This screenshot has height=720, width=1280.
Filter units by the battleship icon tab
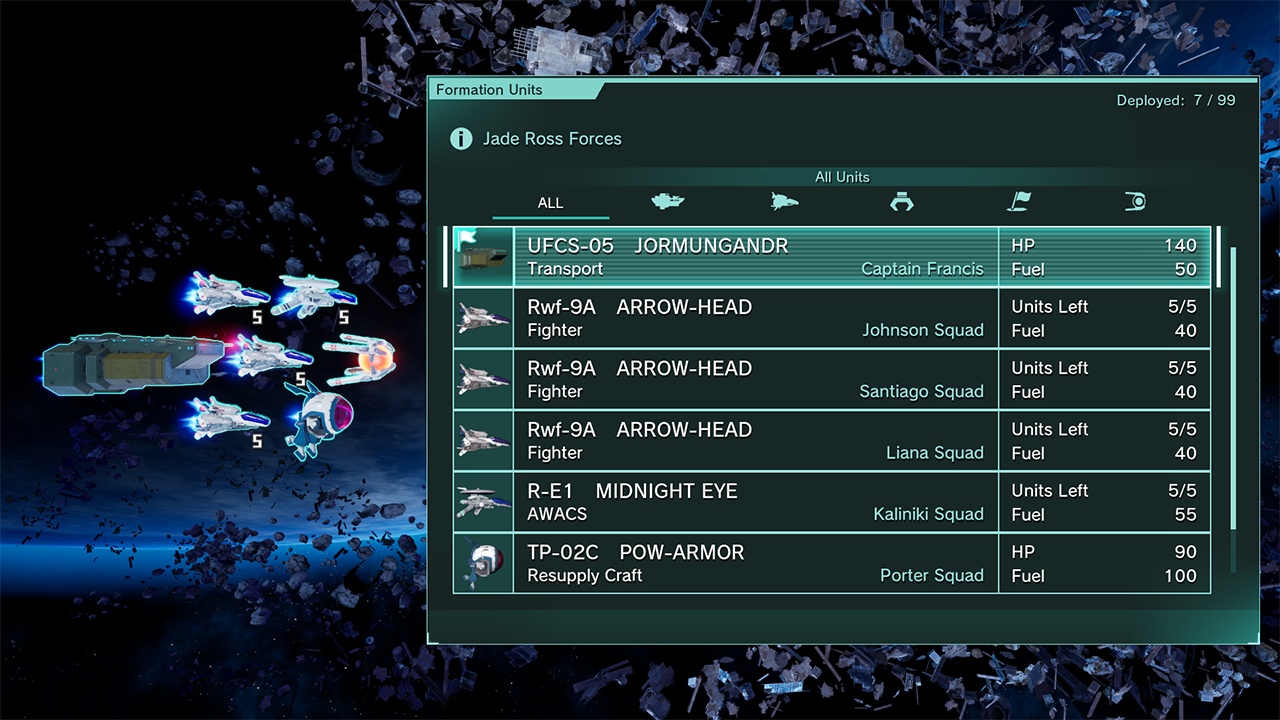(x=667, y=202)
